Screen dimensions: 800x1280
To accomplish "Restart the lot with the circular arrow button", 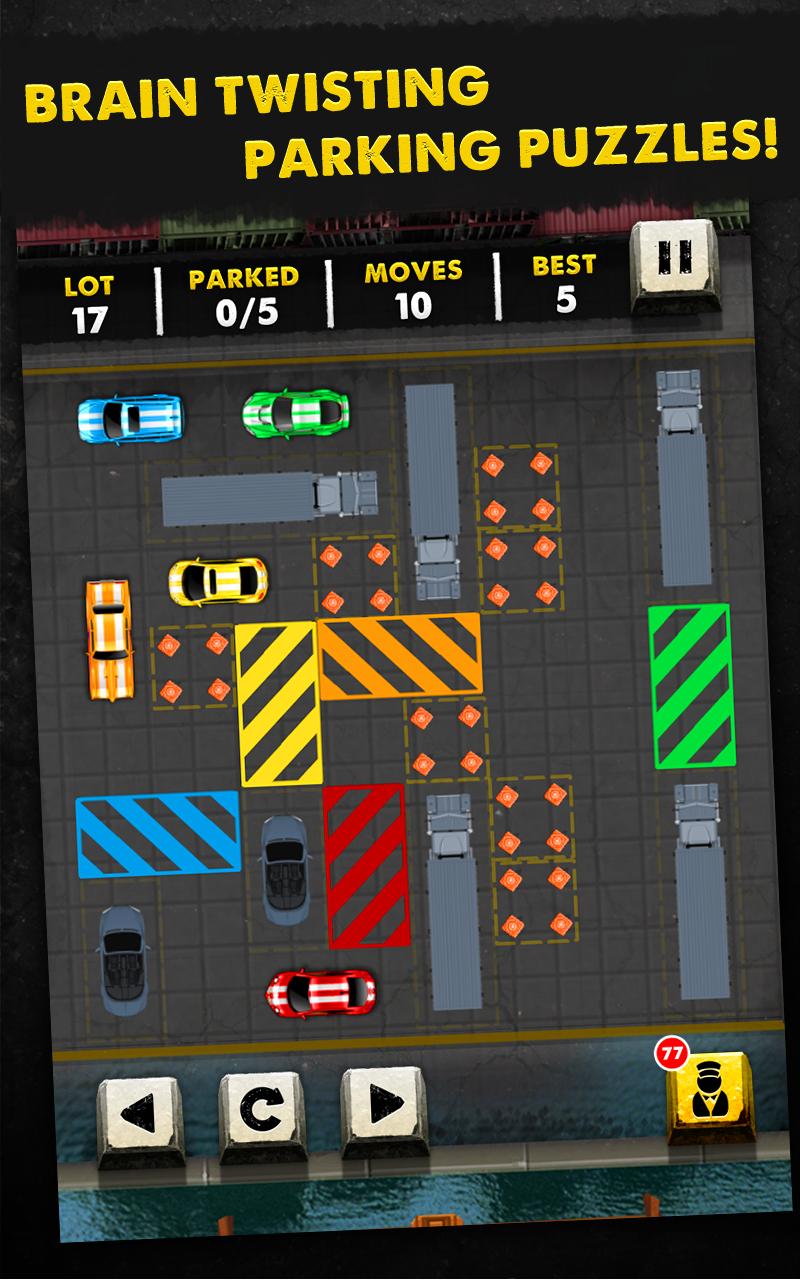I will (262, 1111).
